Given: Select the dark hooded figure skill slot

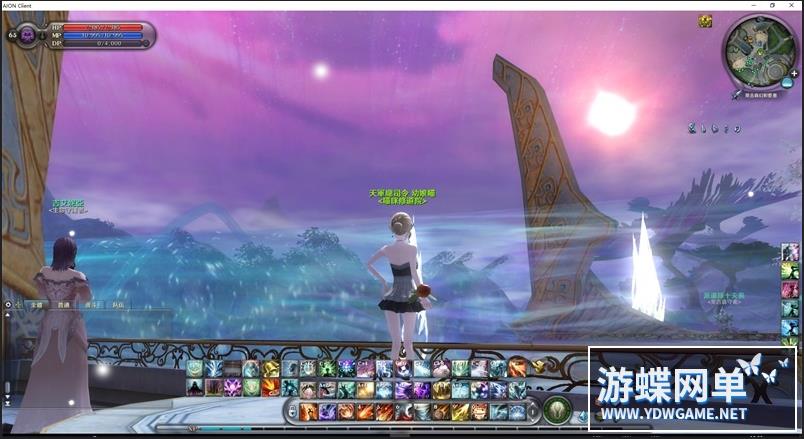Looking at the screenshot, I should pos(195,387).
